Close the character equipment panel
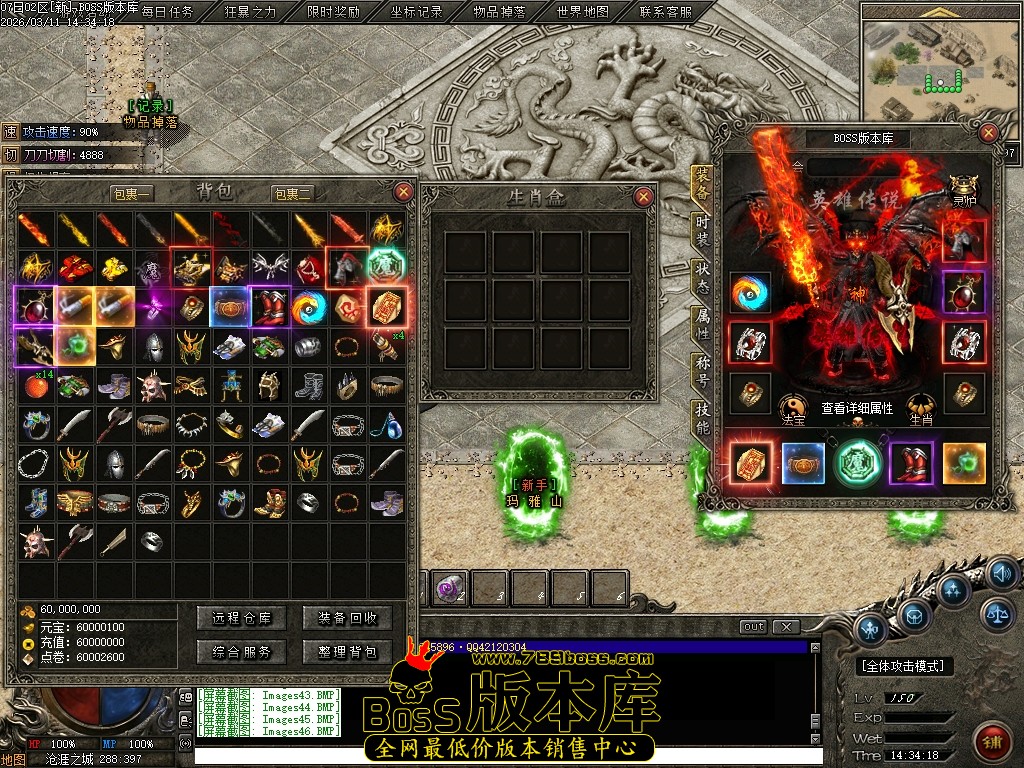Image resolution: width=1024 pixels, height=768 pixels. tap(989, 133)
